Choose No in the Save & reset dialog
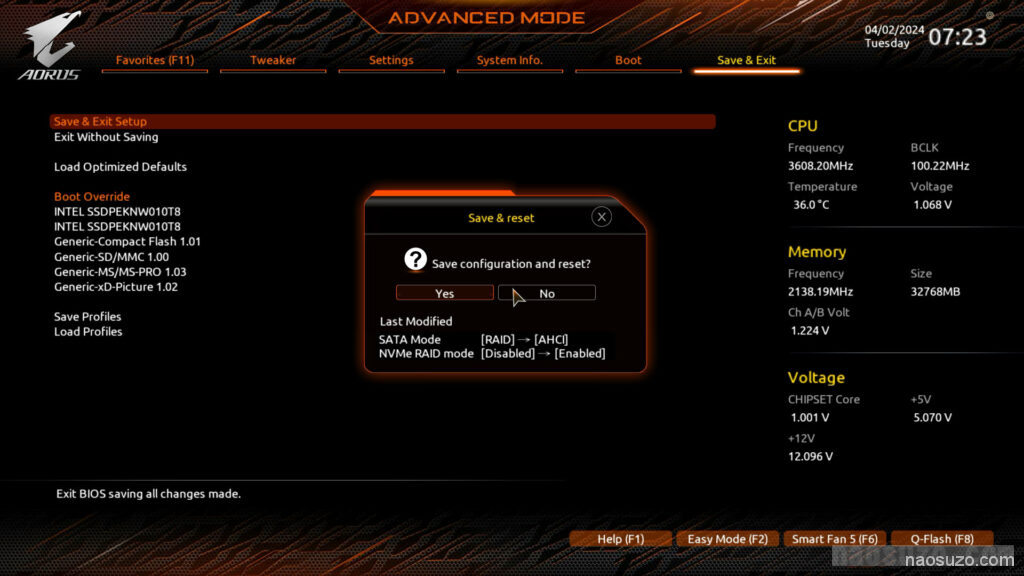Viewport: 1024px width, 576px height. tap(547, 293)
